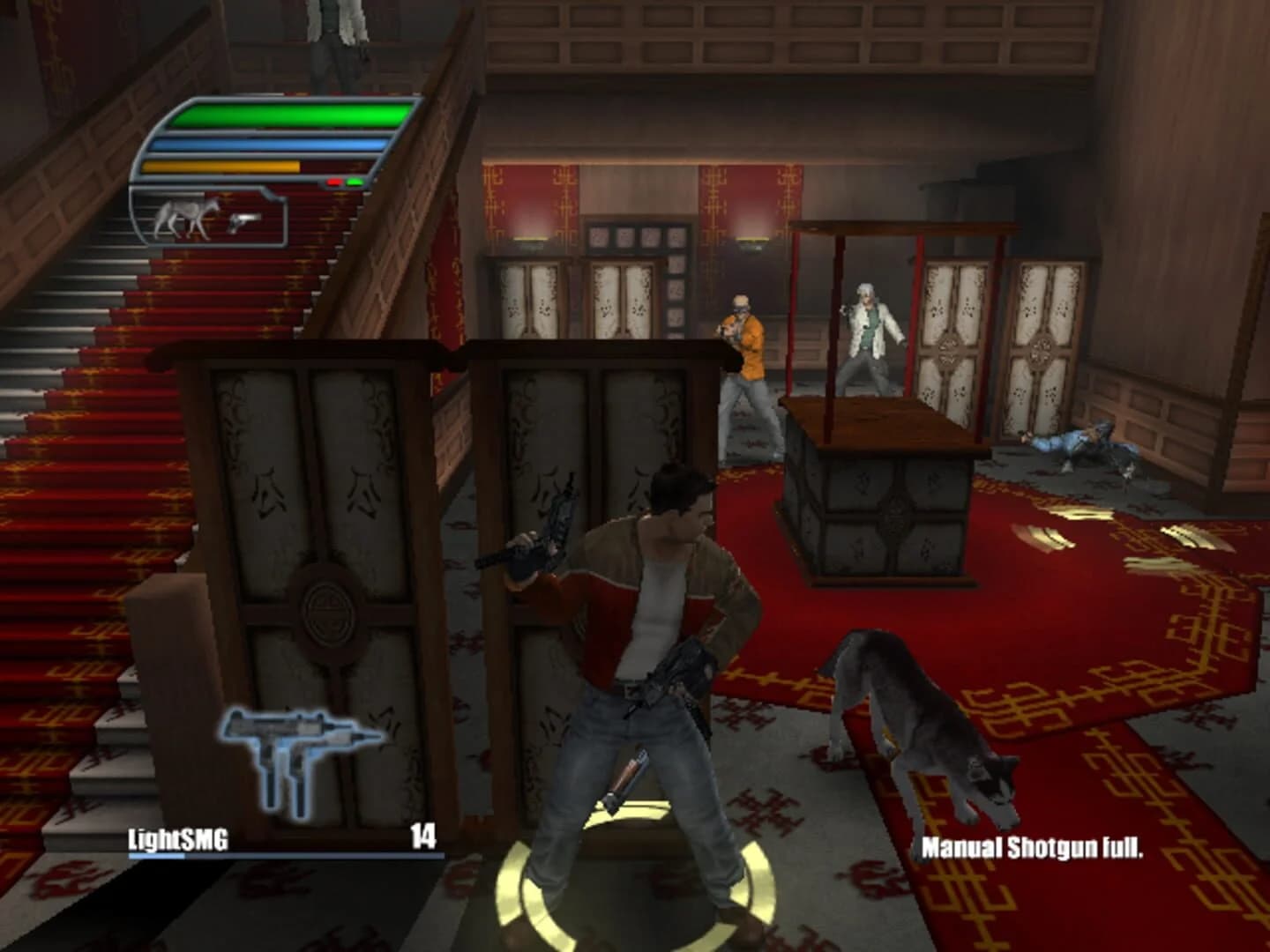Click the Manual Shotgun full notification text
Viewport: 1270px width, 952px height.
1034,847
